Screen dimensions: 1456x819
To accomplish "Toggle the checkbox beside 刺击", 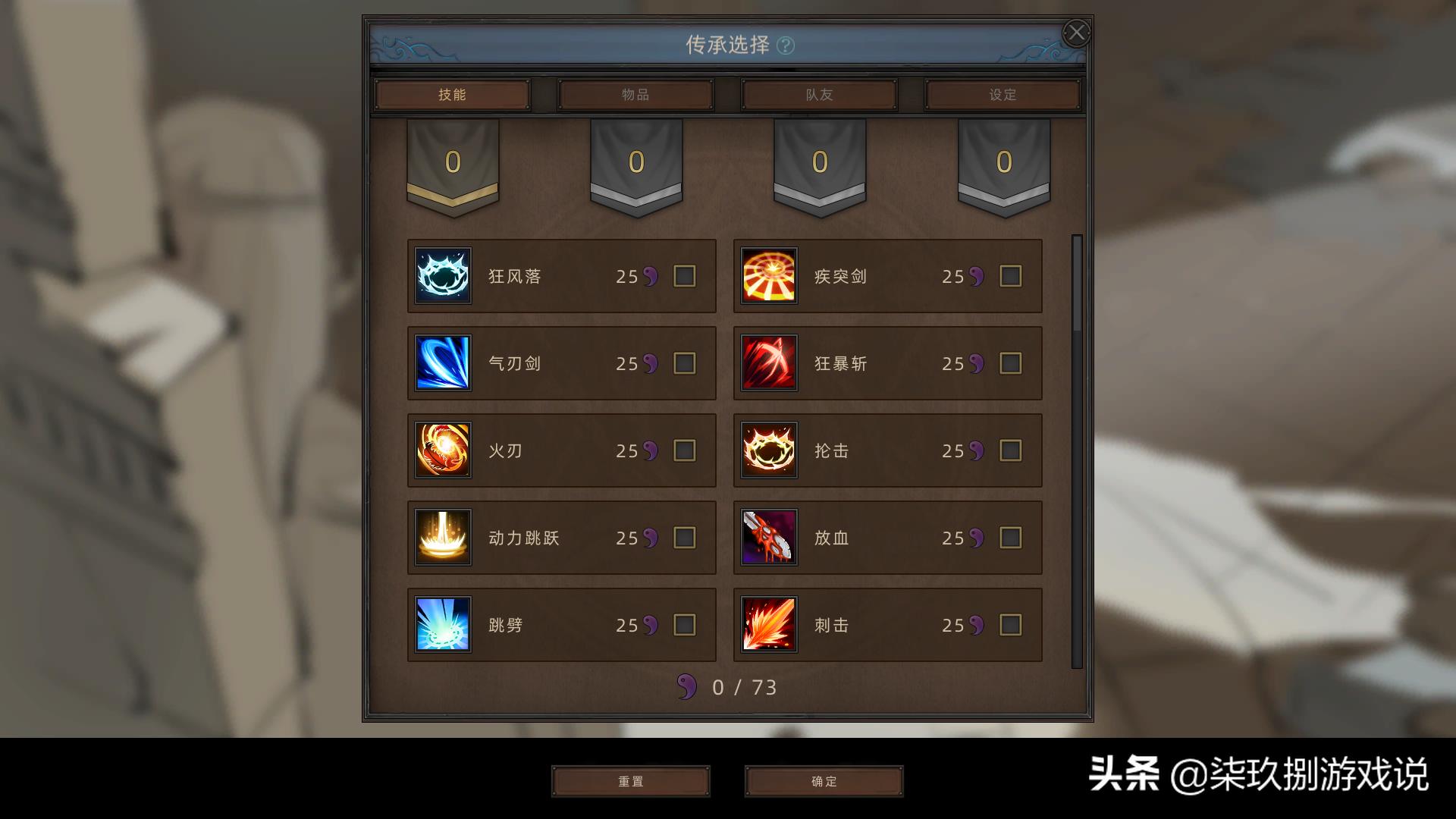I will [x=1009, y=624].
